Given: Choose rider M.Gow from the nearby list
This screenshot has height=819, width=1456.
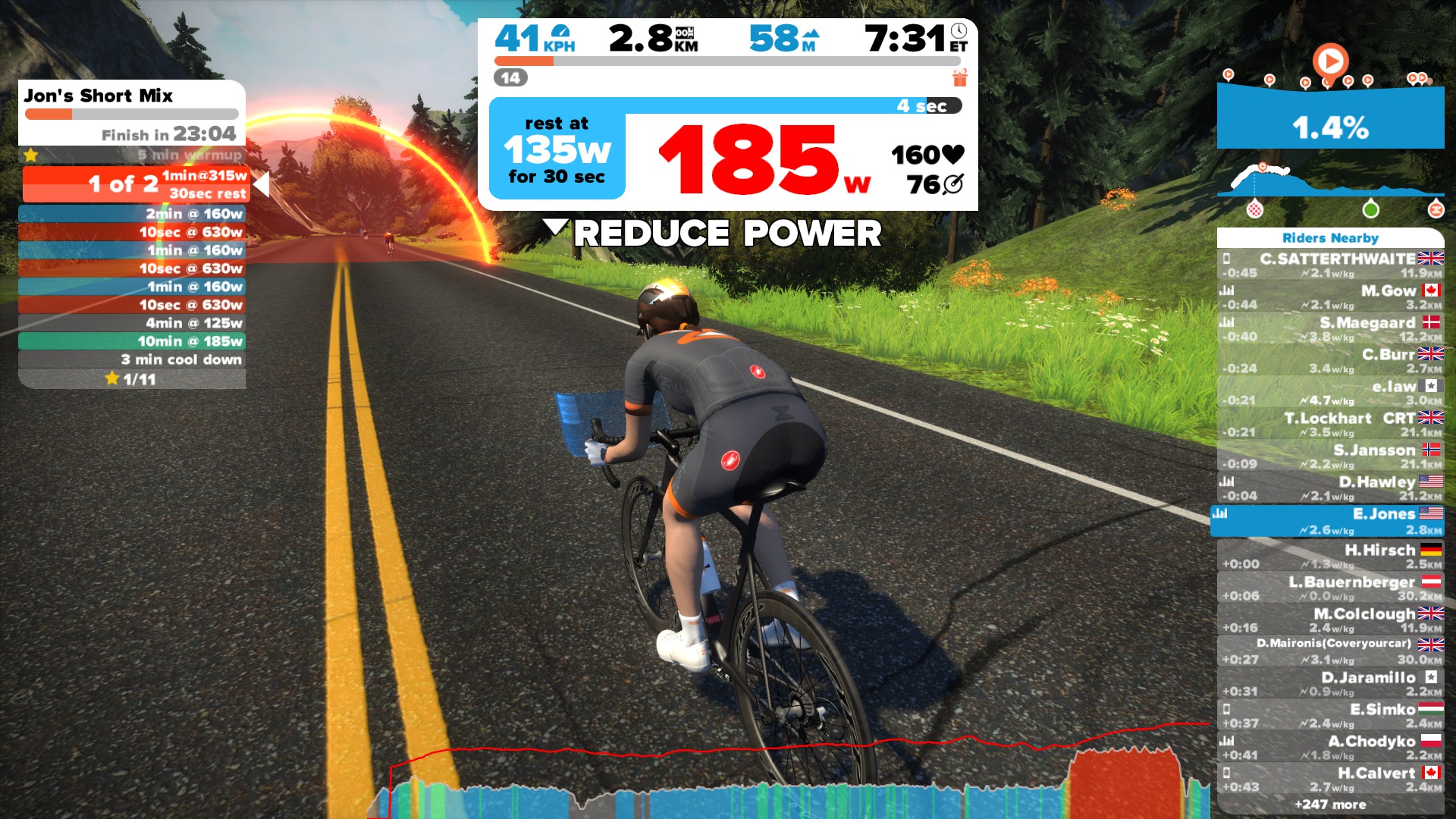Looking at the screenshot, I should pyautogui.click(x=1331, y=297).
